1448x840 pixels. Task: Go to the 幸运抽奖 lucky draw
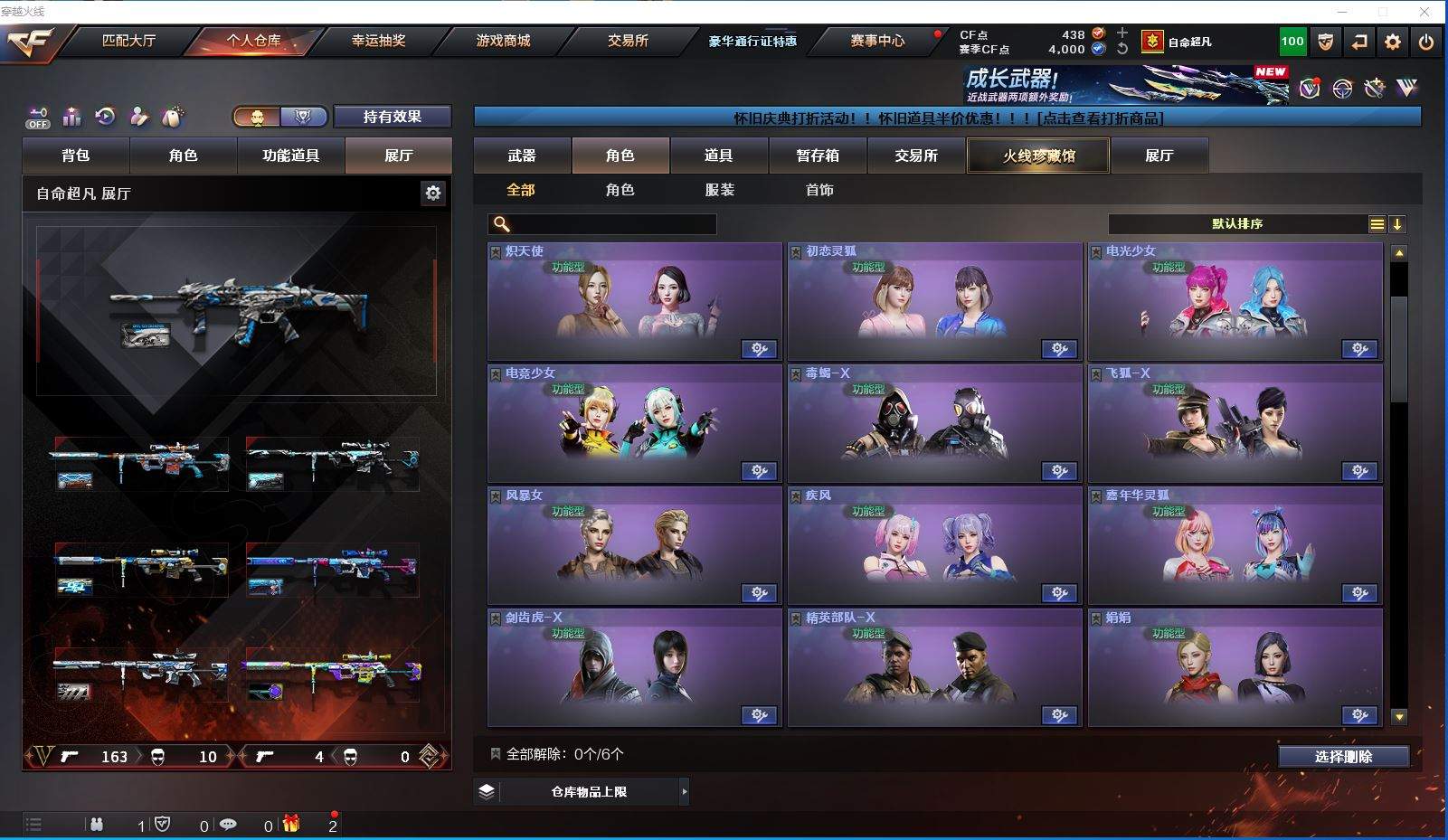378,41
